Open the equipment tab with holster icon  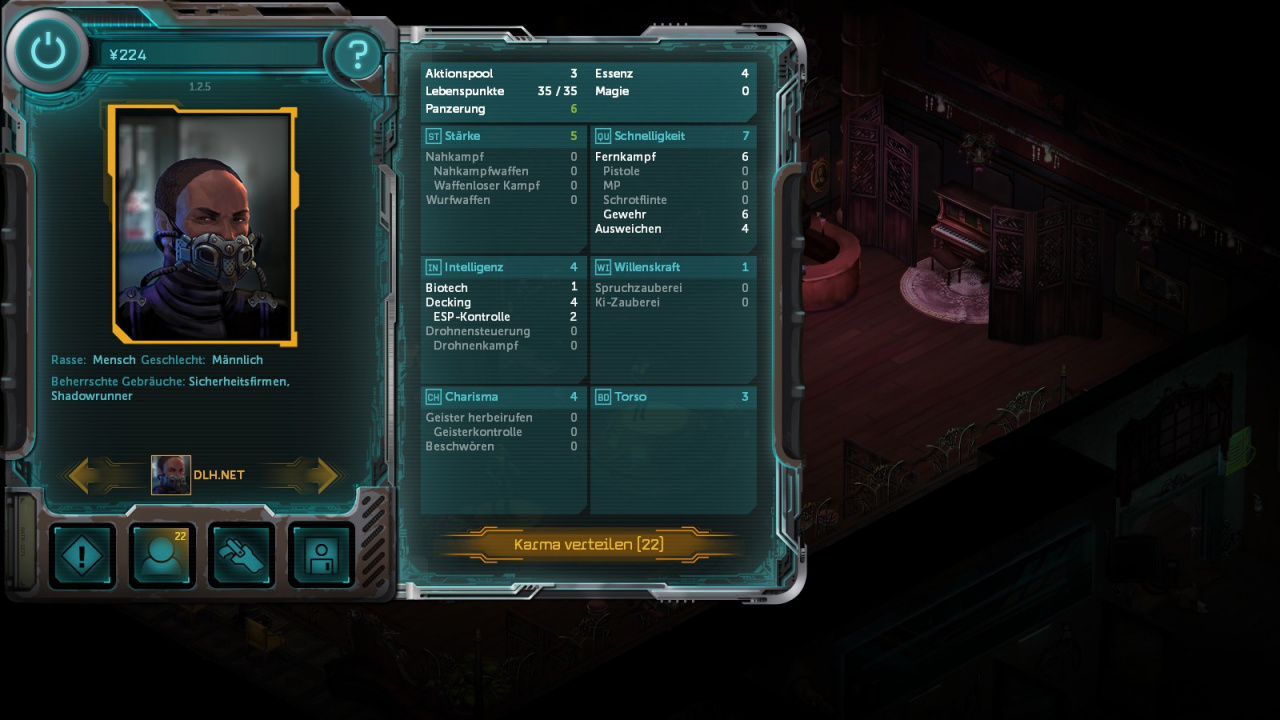point(242,556)
